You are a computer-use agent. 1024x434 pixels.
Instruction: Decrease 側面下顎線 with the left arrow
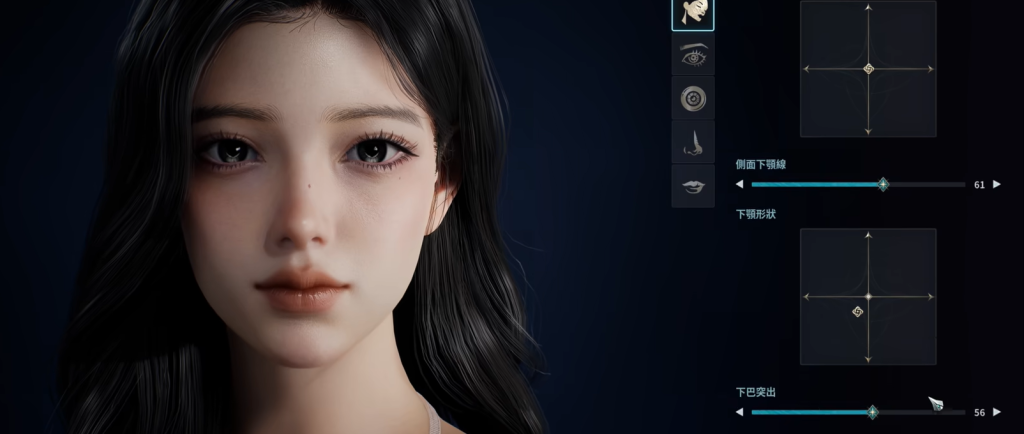point(739,184)
